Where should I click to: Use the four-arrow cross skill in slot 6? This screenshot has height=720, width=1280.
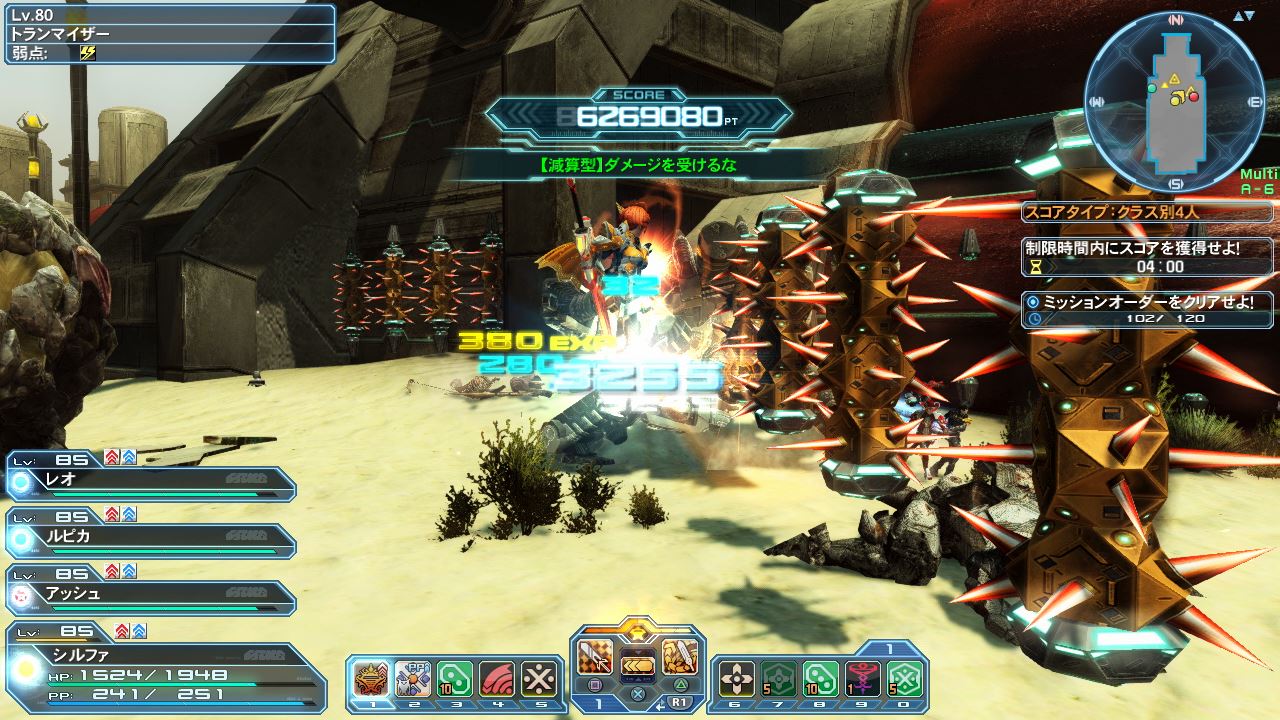[737, 678]
